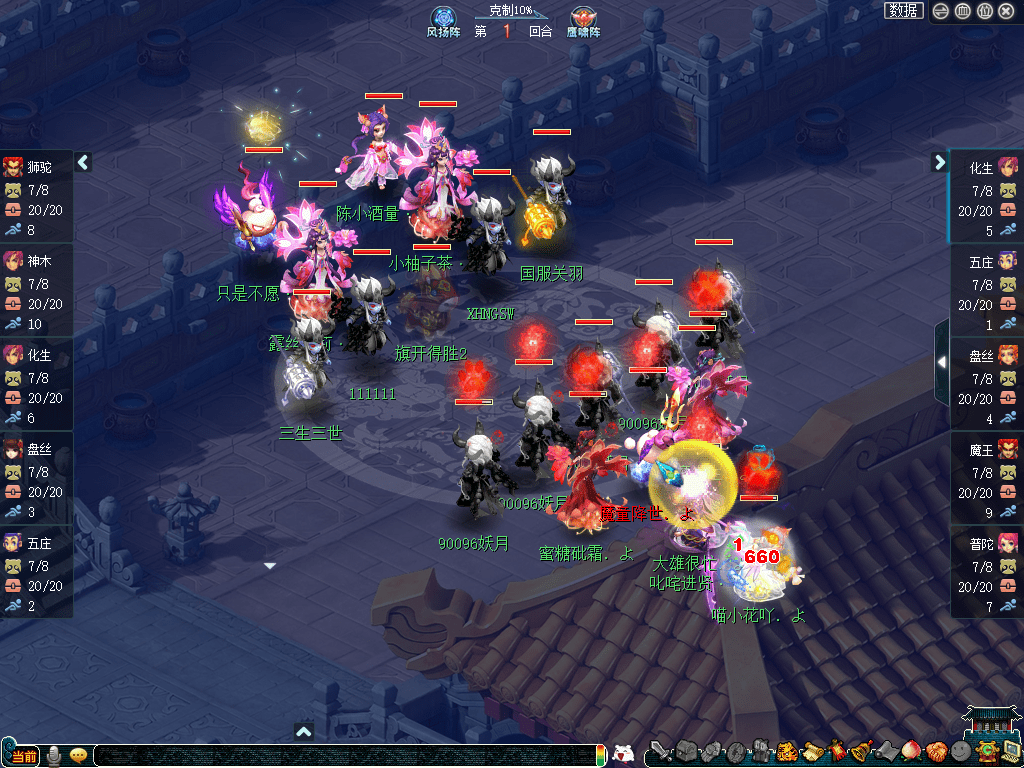The image size is (1024, 768).
Task: Minimize the game window
Action: 940,11
